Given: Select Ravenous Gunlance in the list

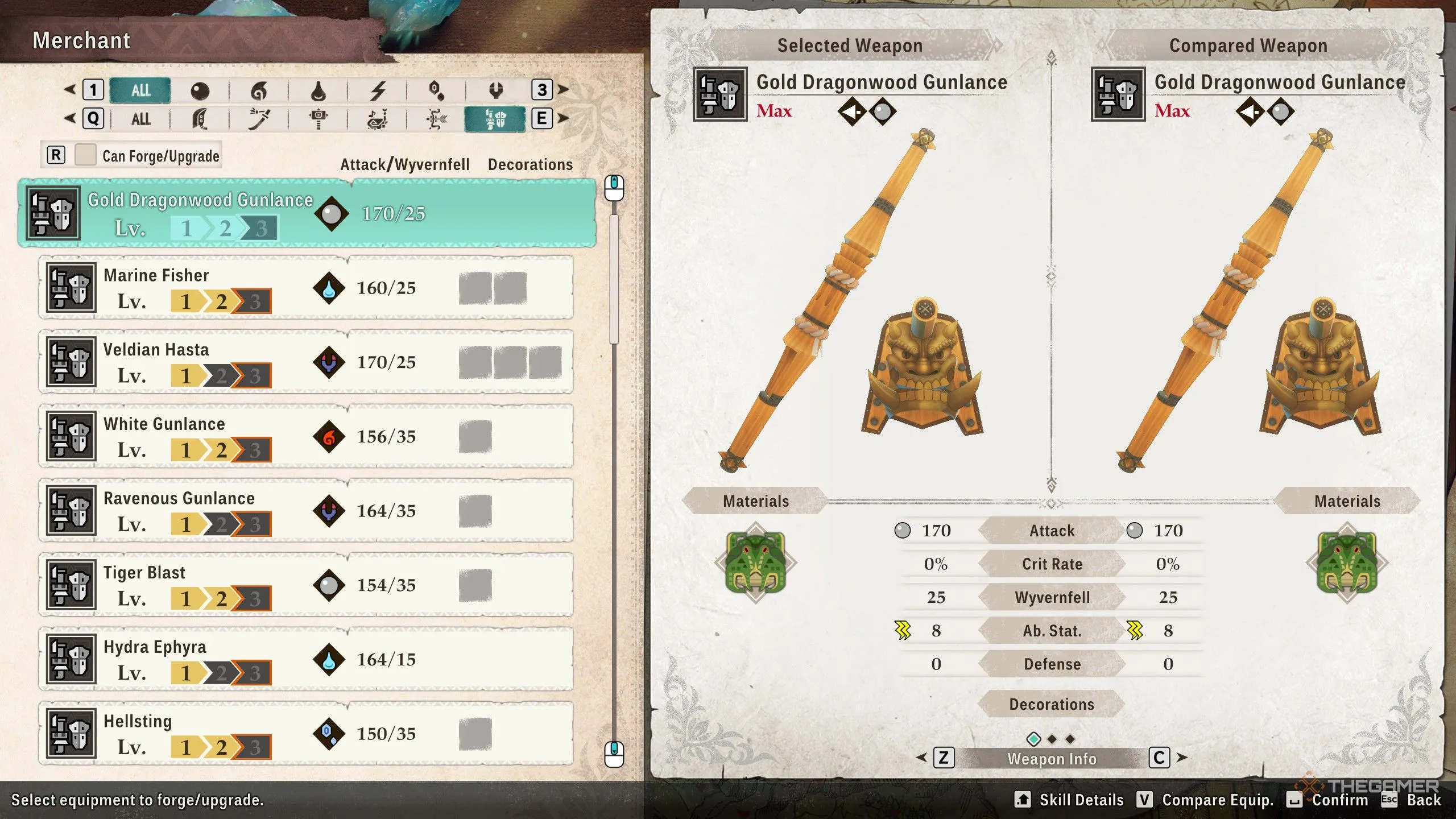Looking at the screenshot, I should click(x=306, y=511).
